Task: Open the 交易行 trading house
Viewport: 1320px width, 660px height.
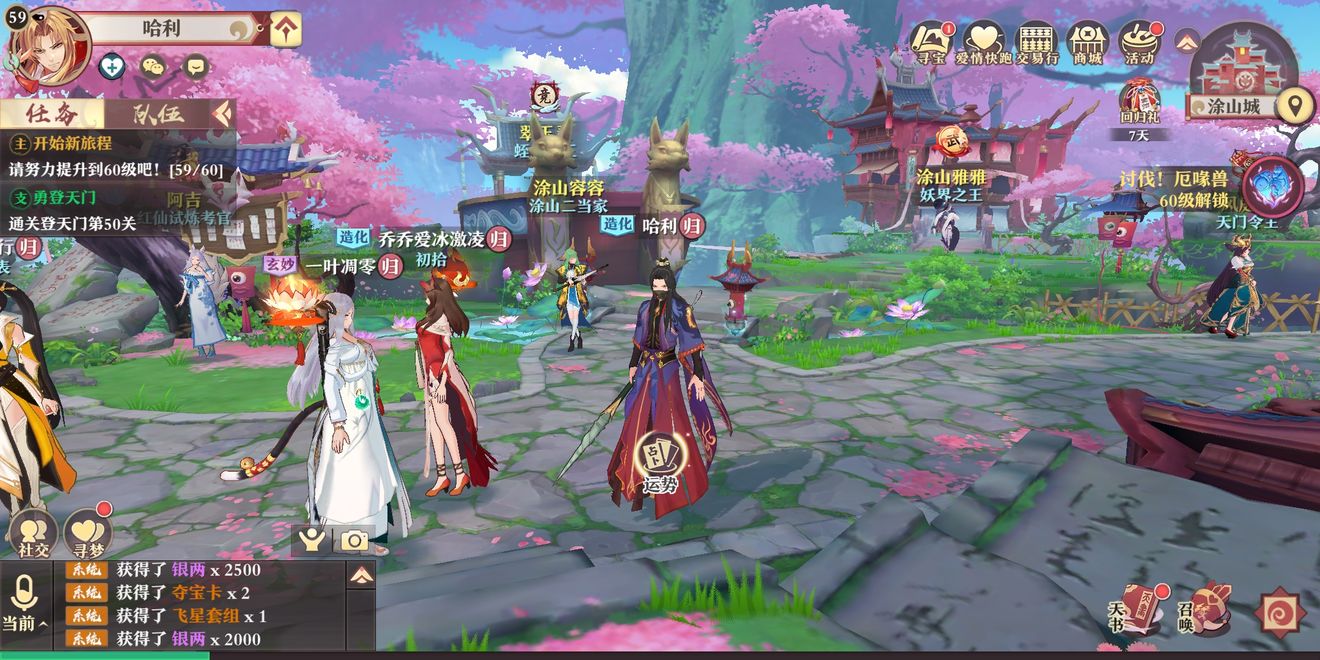Action: tap(1036, 43)
